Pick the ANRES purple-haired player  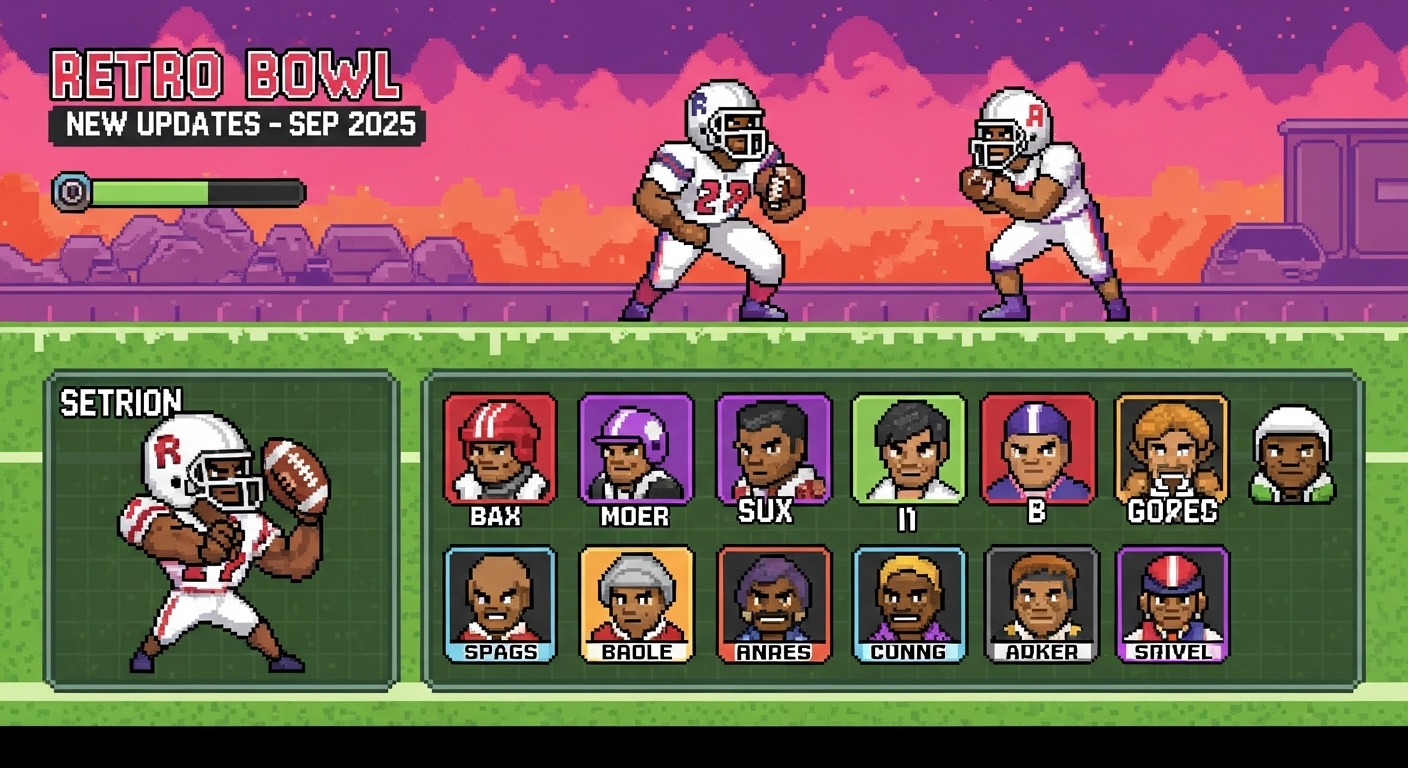(773, 602)
